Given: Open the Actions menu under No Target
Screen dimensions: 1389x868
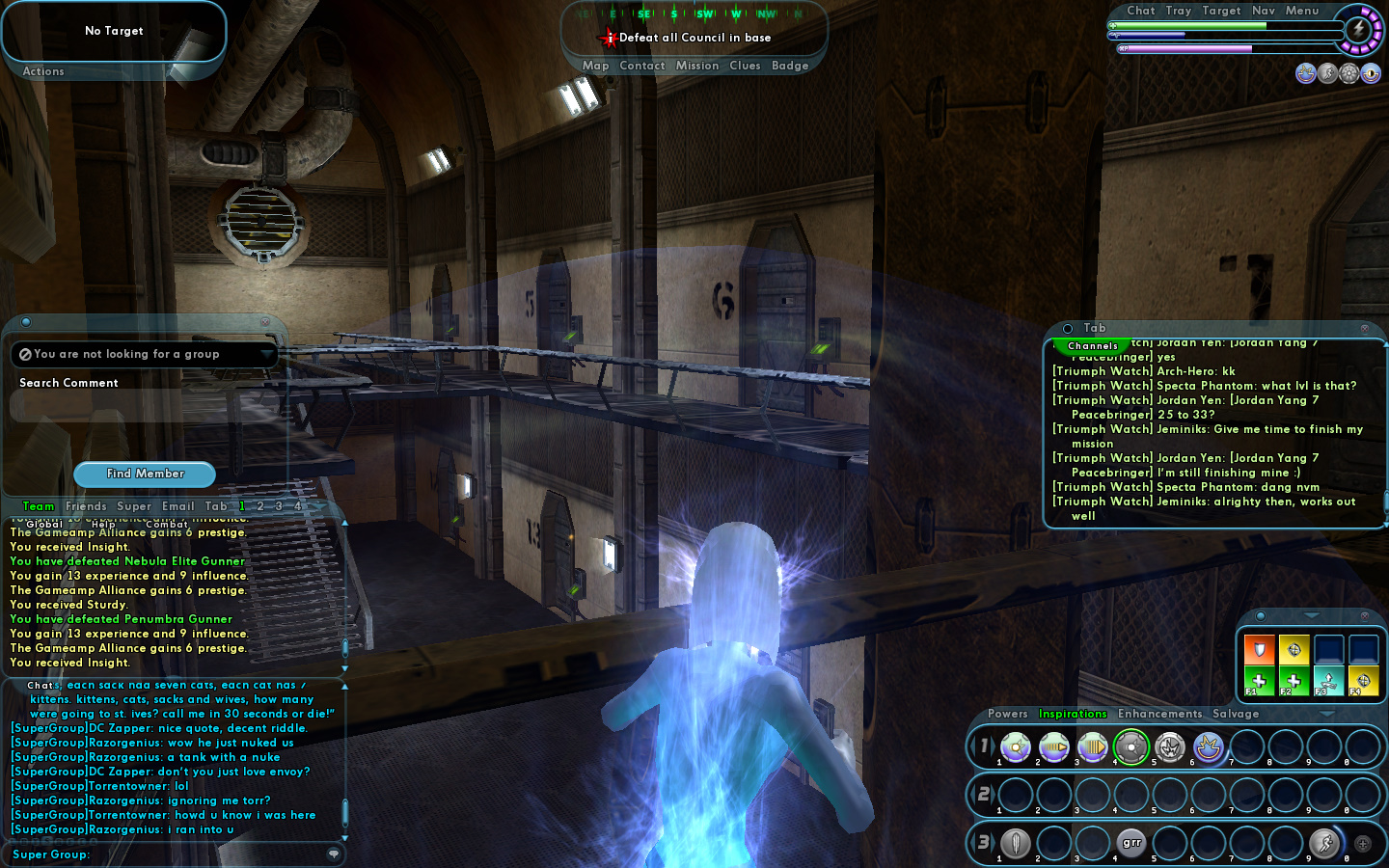Looking at the screenshot, I should [43, 71].
